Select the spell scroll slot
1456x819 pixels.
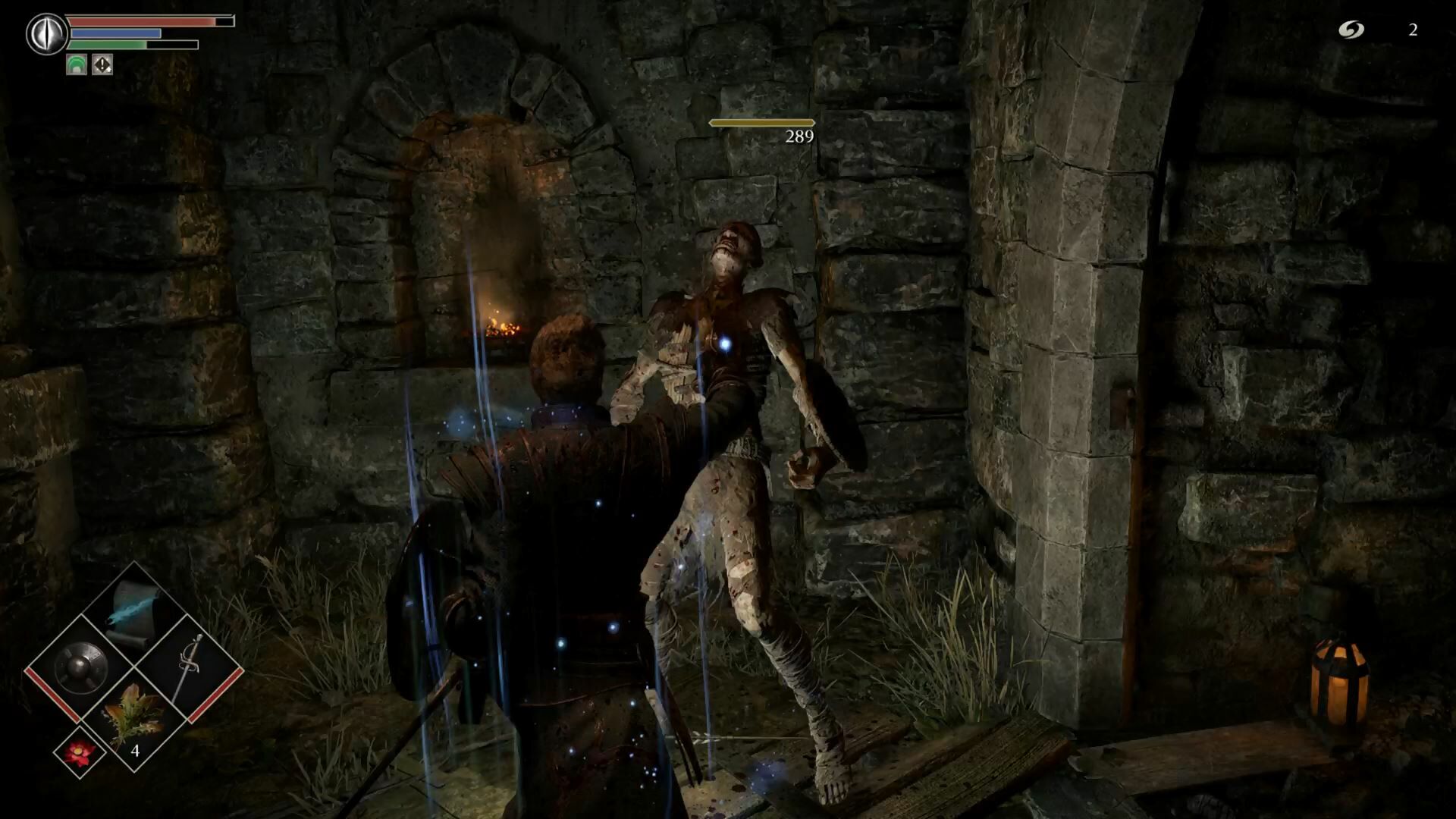point(134,613)
